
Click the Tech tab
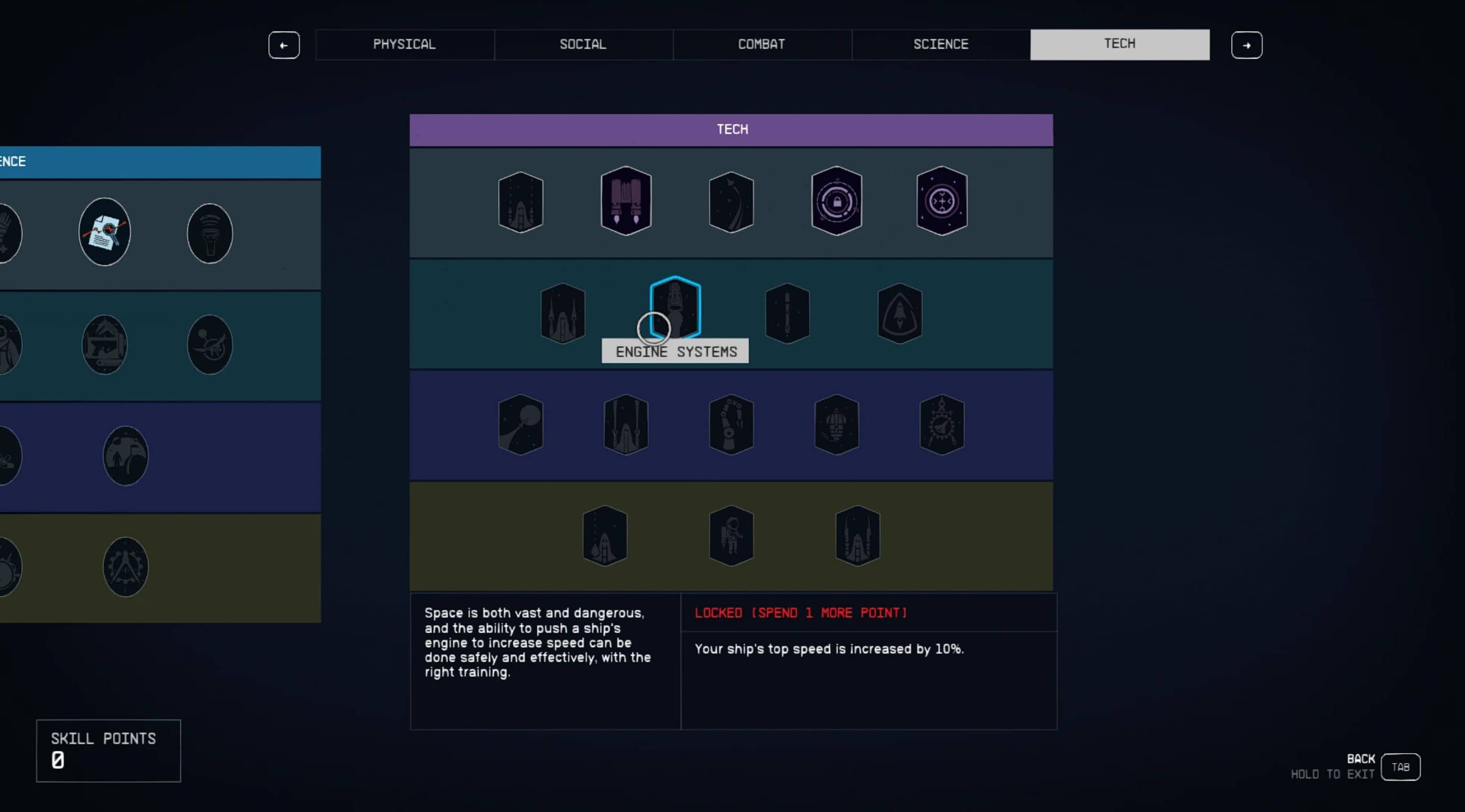1119,44
